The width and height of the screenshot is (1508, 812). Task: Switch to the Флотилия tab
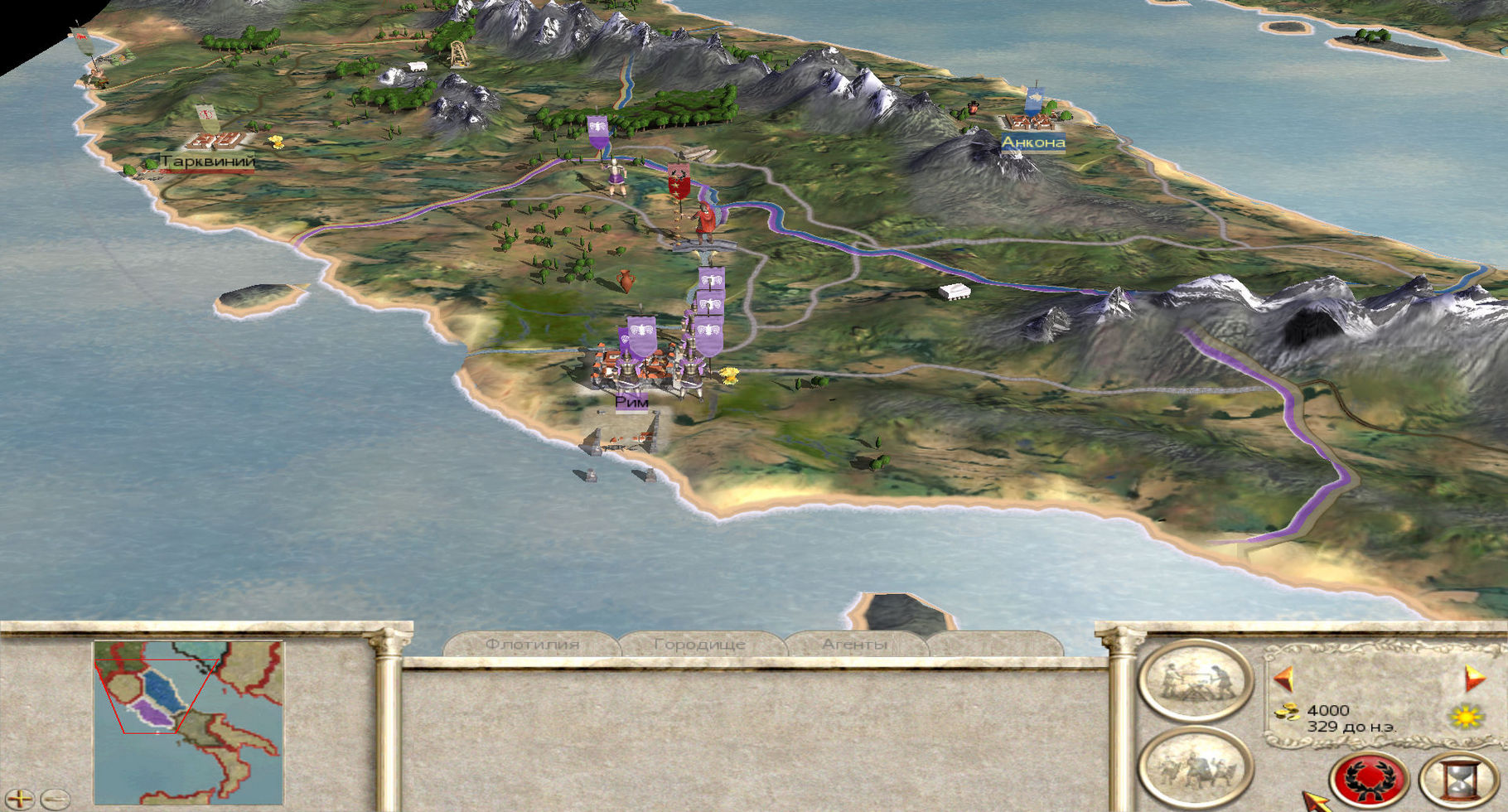point(532,644)
